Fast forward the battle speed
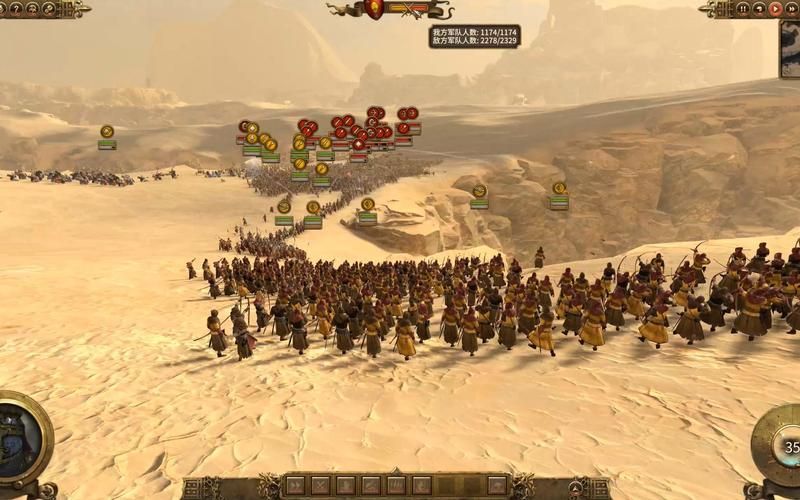 click(790, 9)
